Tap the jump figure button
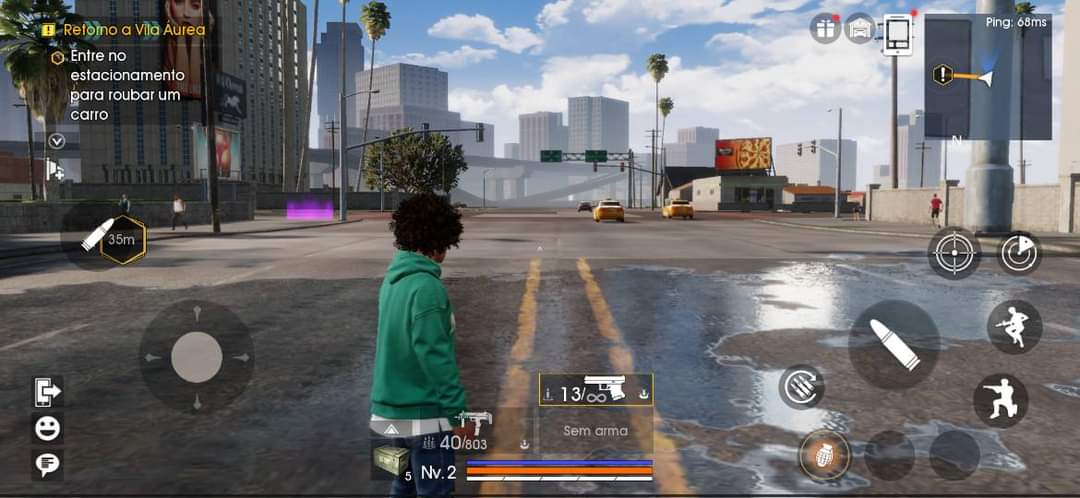1080x498 pixels. click(x=1014, y=327)
